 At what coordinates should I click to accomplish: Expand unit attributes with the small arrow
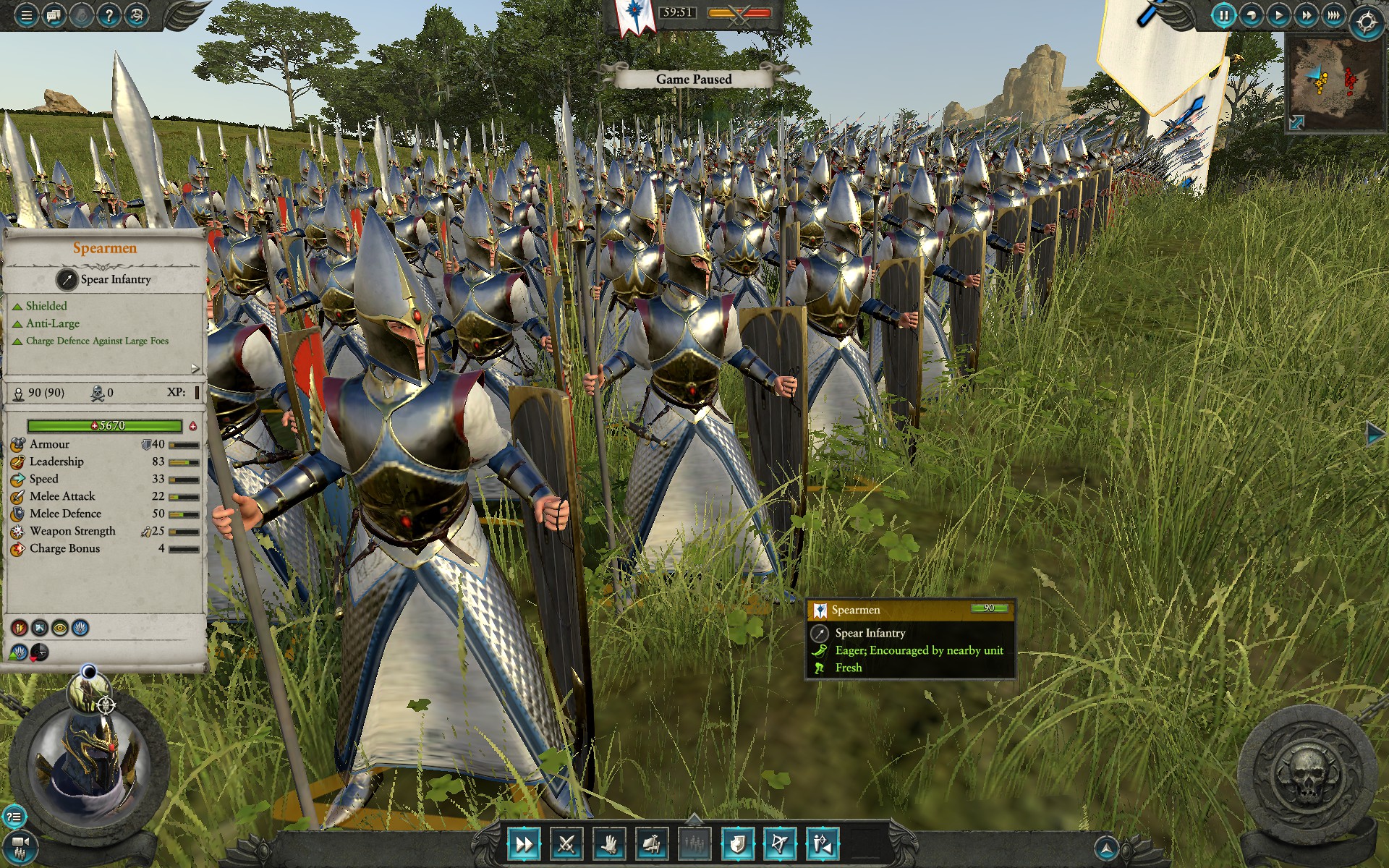coord(195,368)
